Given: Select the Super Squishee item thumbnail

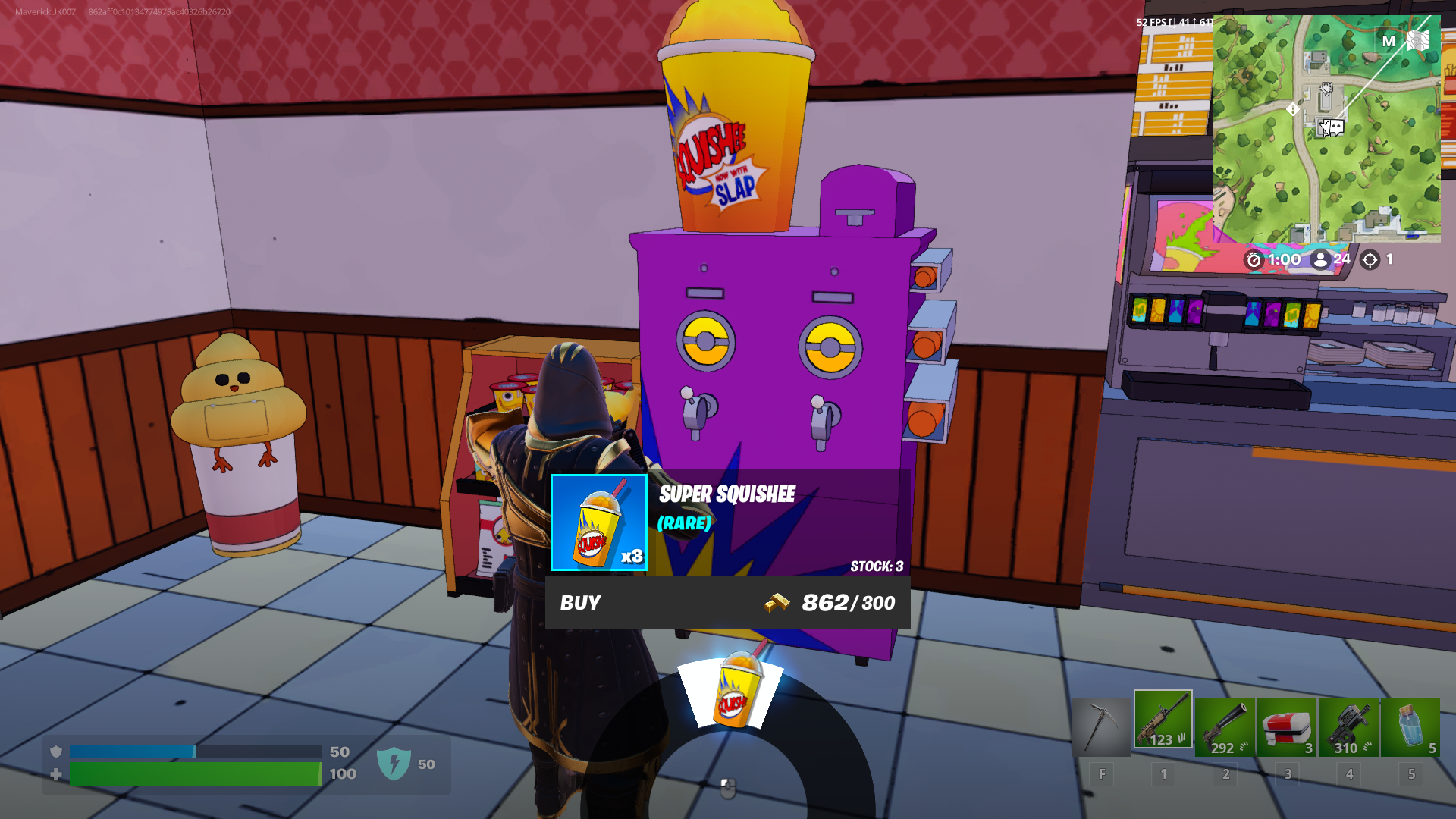Looking at the screenshot, I should (598, 522).
